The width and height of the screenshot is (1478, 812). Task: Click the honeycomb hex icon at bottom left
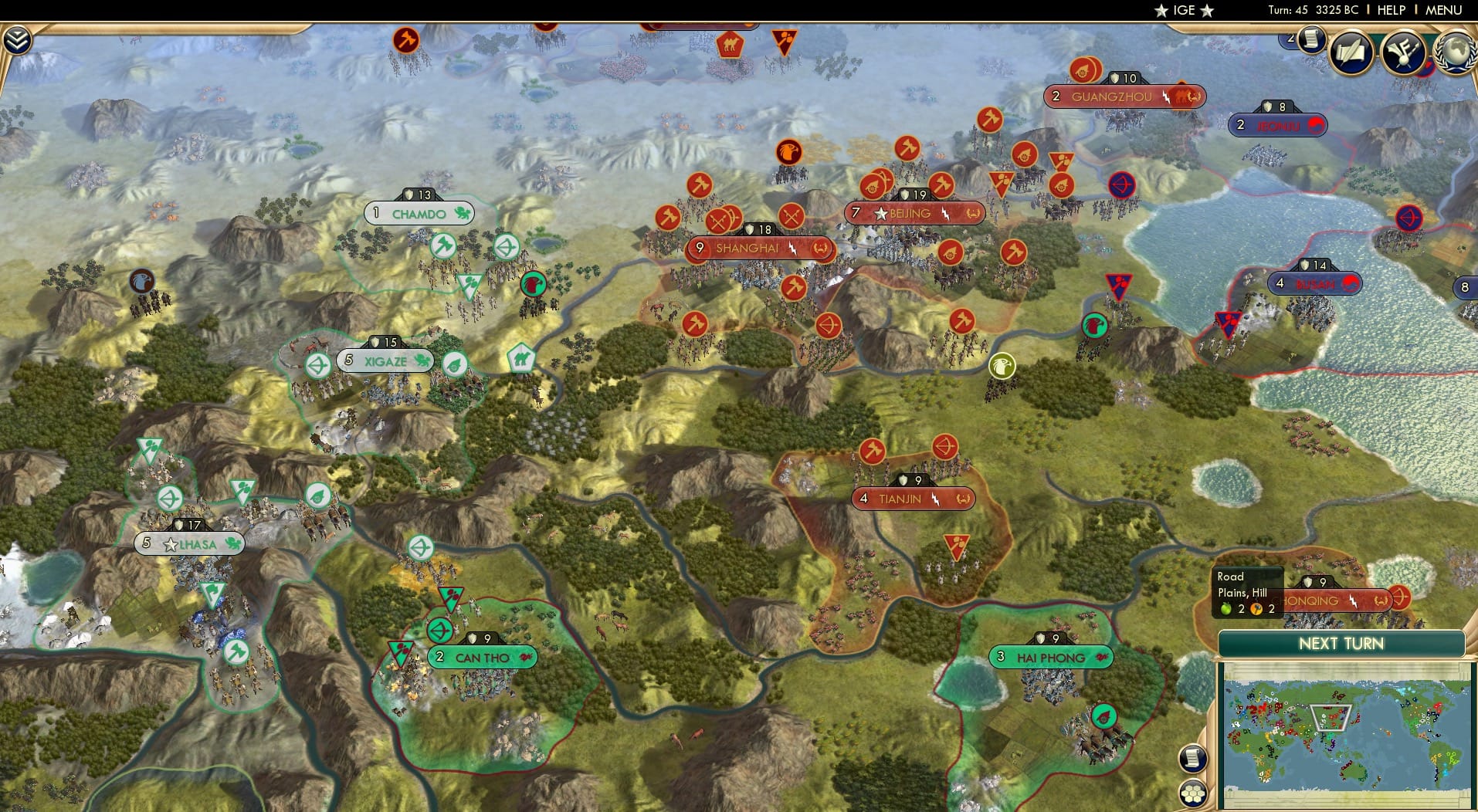(x=1194, y=790)
